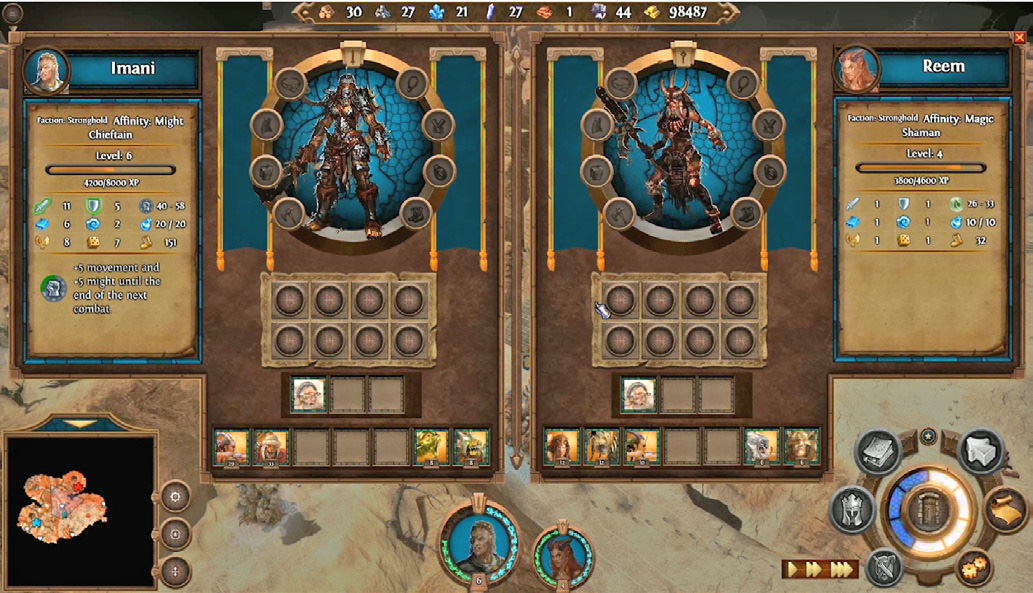
Task: Open the golden scroll quest log
Action: point(1008,508)
